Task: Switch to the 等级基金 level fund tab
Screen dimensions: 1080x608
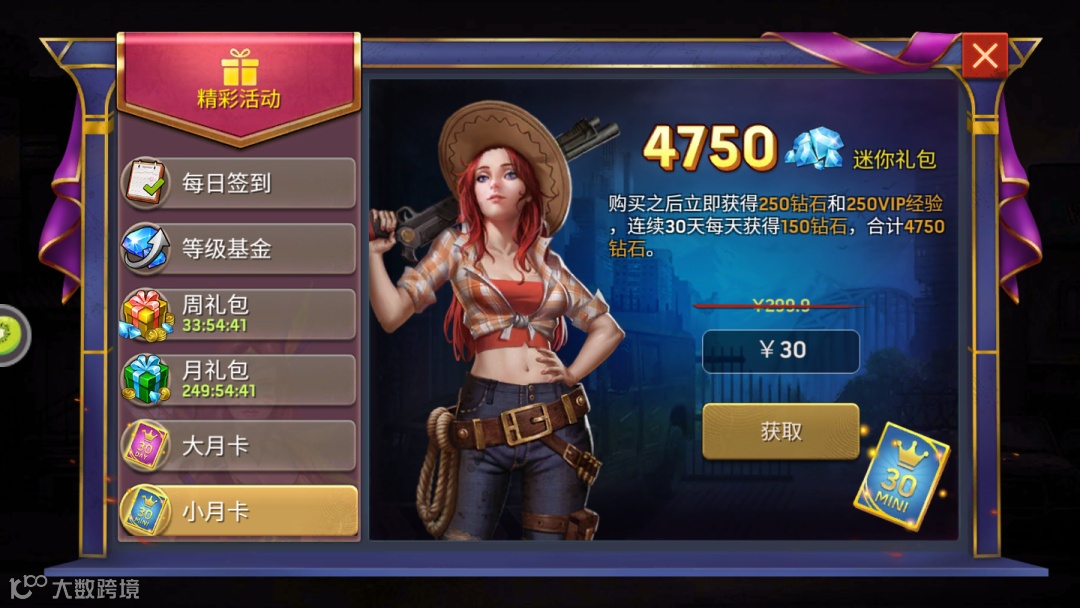Action: tap(238, 249)
